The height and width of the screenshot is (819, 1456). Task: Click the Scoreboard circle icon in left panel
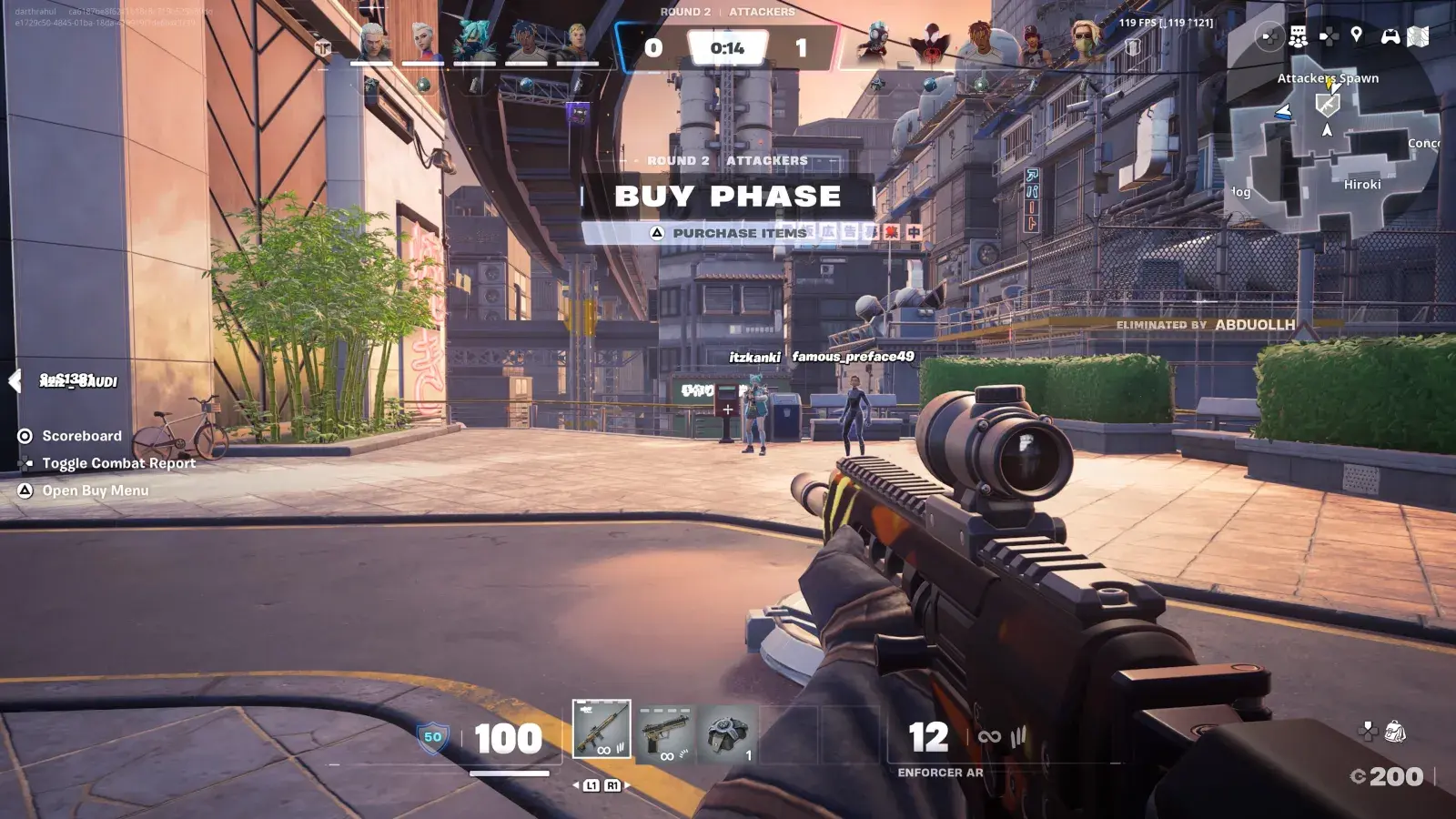(x=26, y=436)
